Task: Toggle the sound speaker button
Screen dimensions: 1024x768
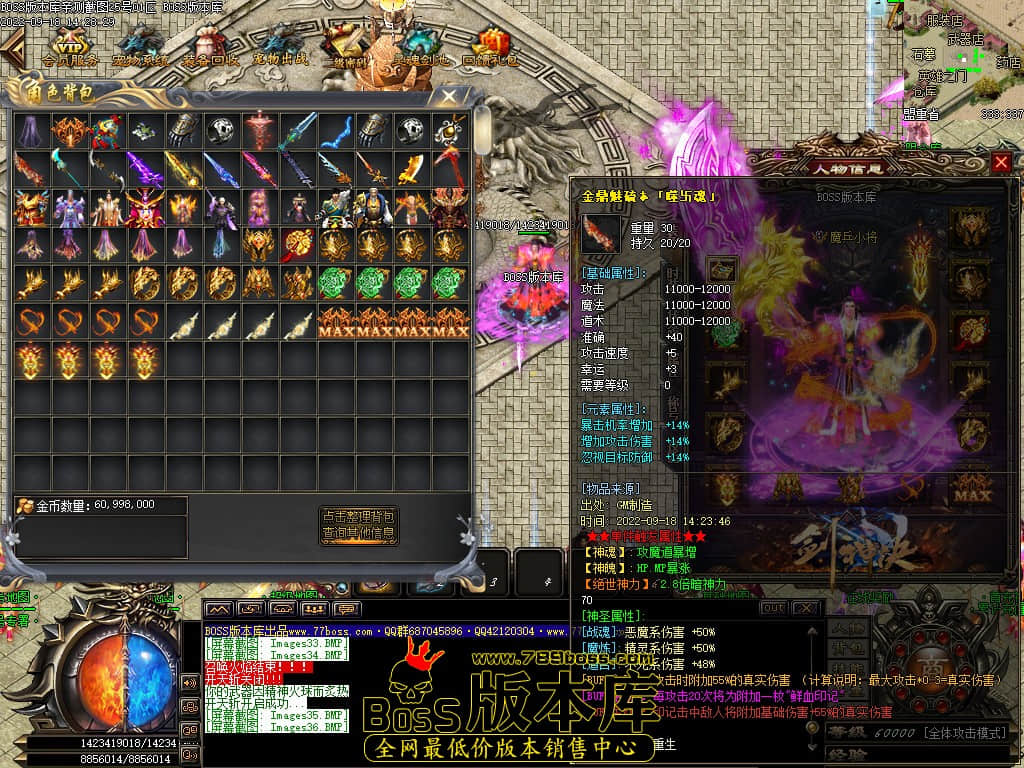Action: click(x=189, y=683)
